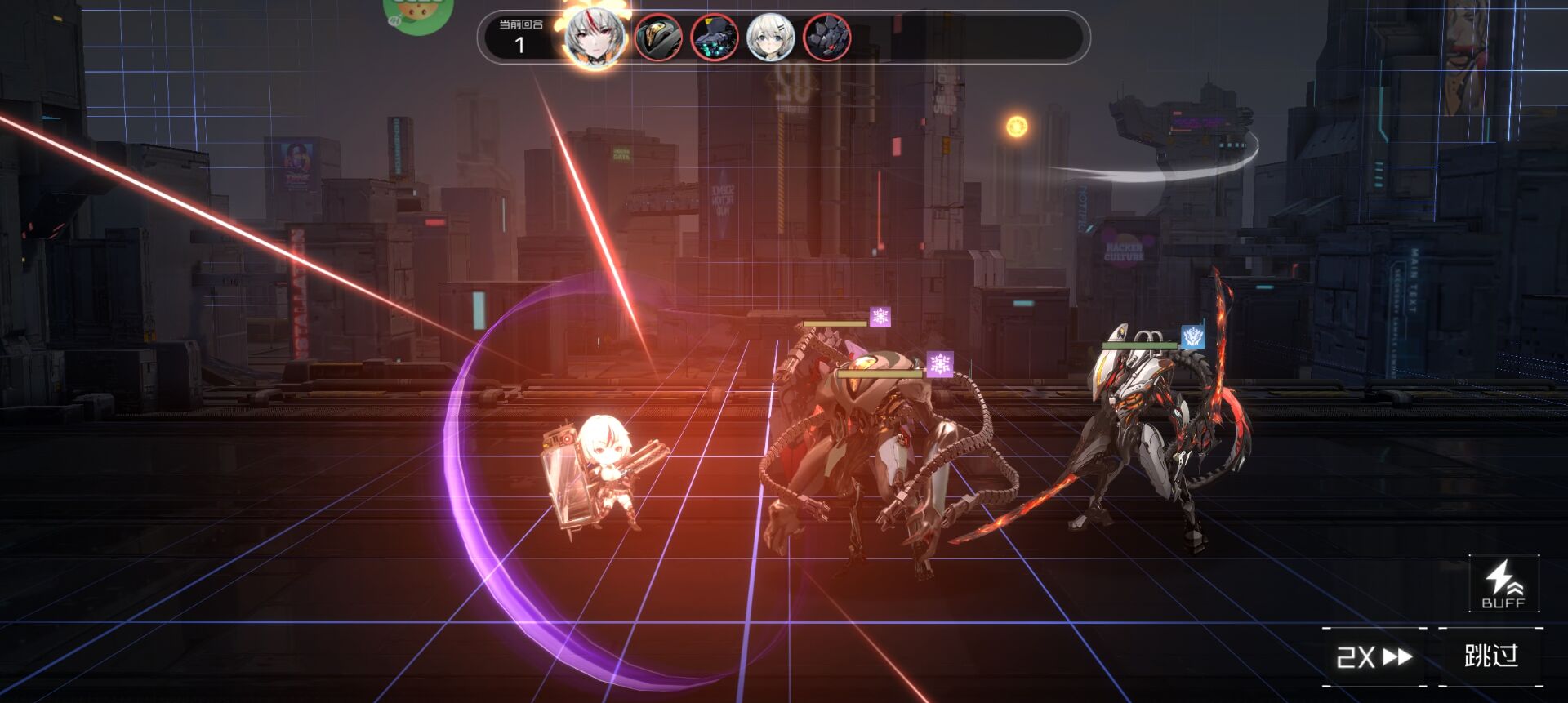Select the cyan-lit dark mech turn portrait

click(x=715, y=38)
